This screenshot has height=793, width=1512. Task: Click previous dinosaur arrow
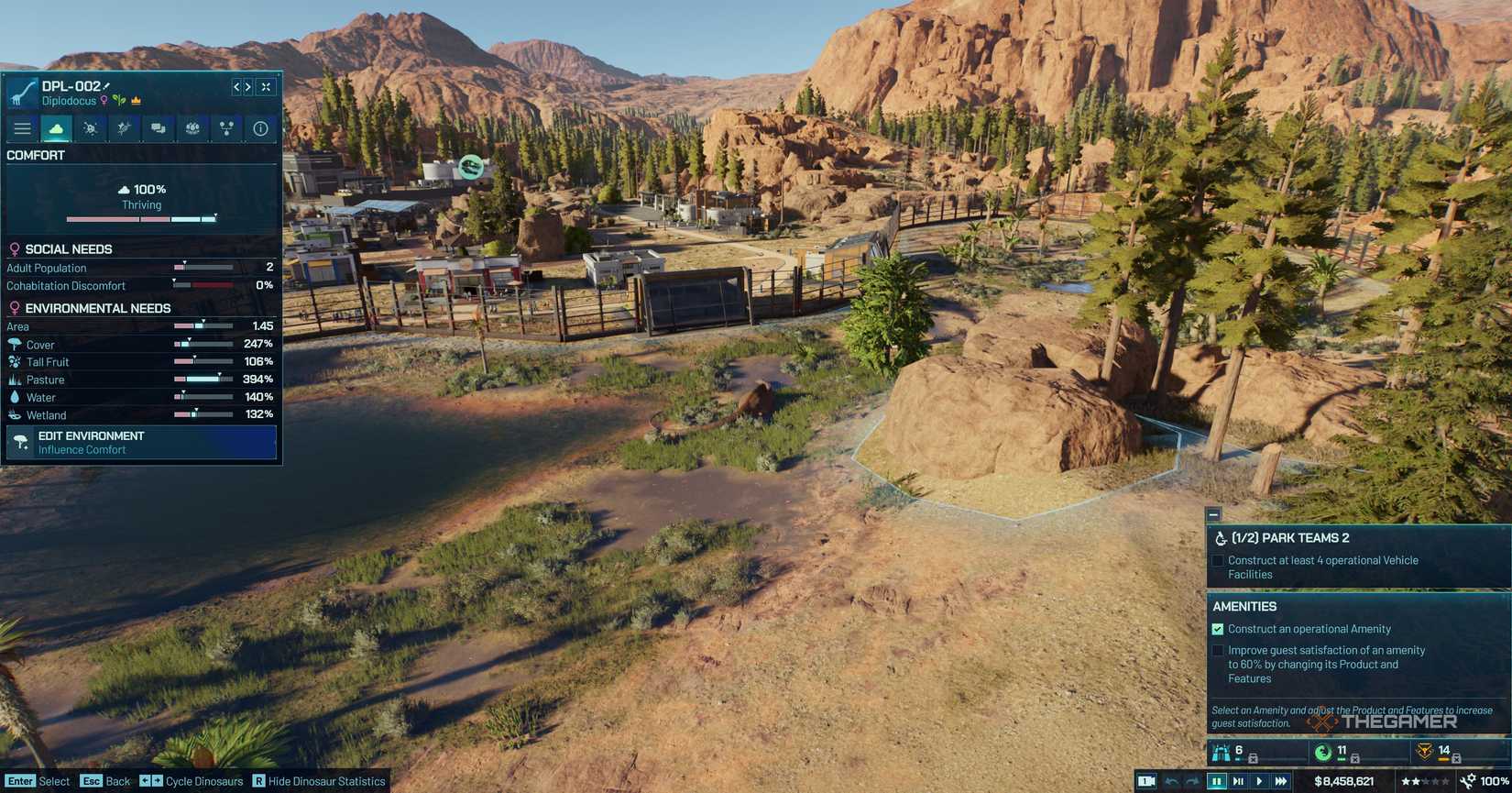point(235,87)
